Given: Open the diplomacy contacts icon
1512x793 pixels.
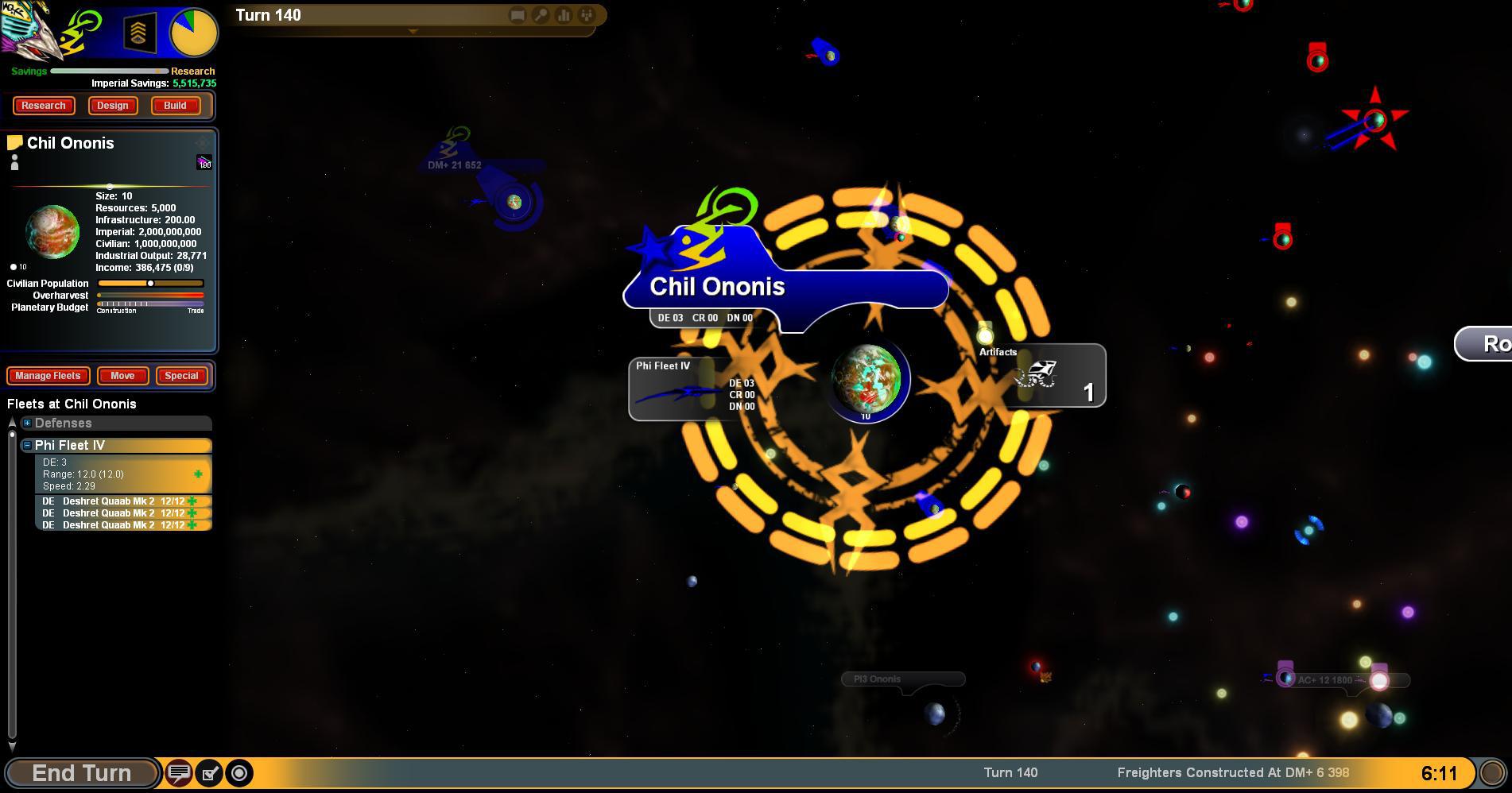Looking at the screenshot, I should pos(586,15).
